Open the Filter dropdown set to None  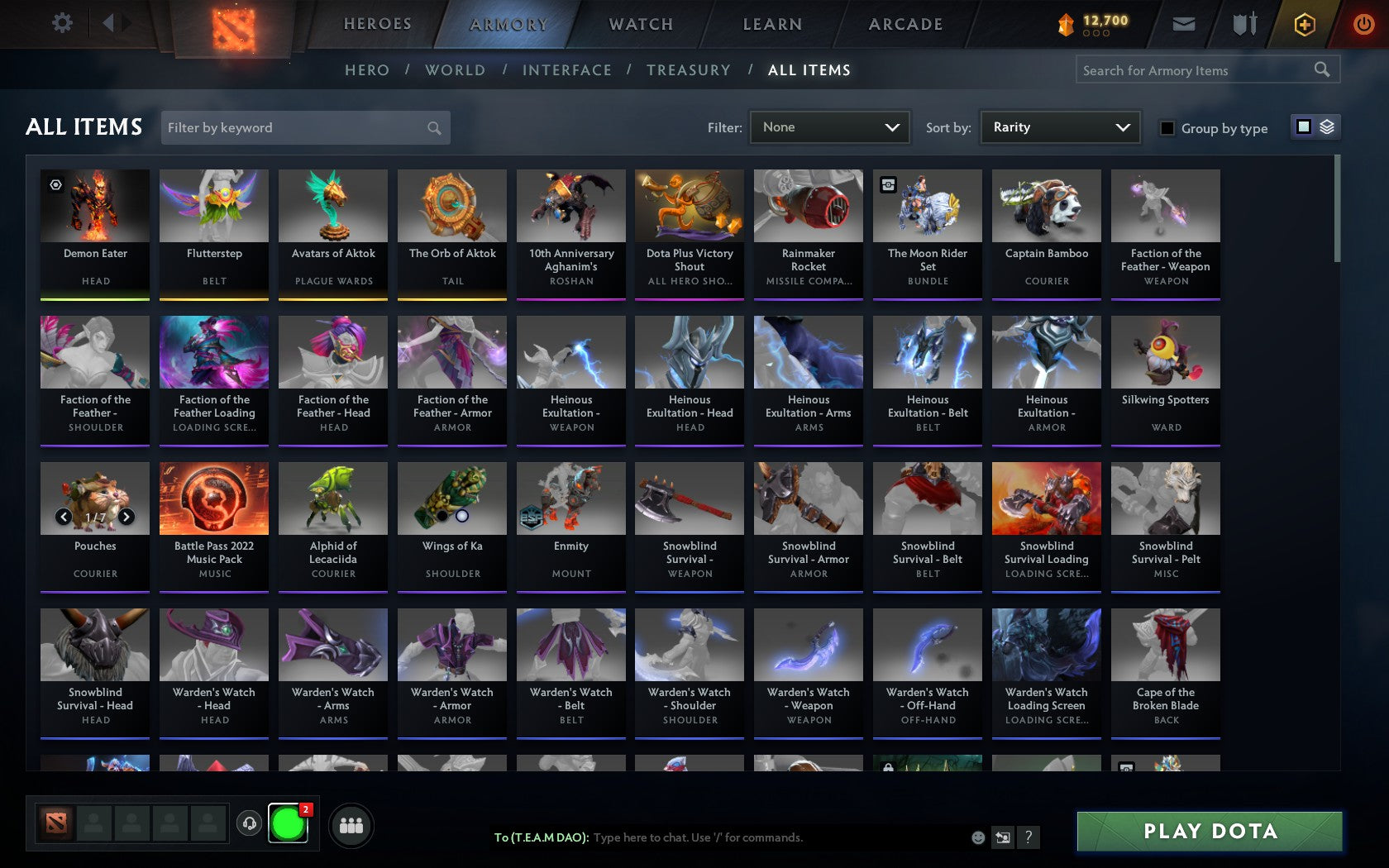click(829, 127)
